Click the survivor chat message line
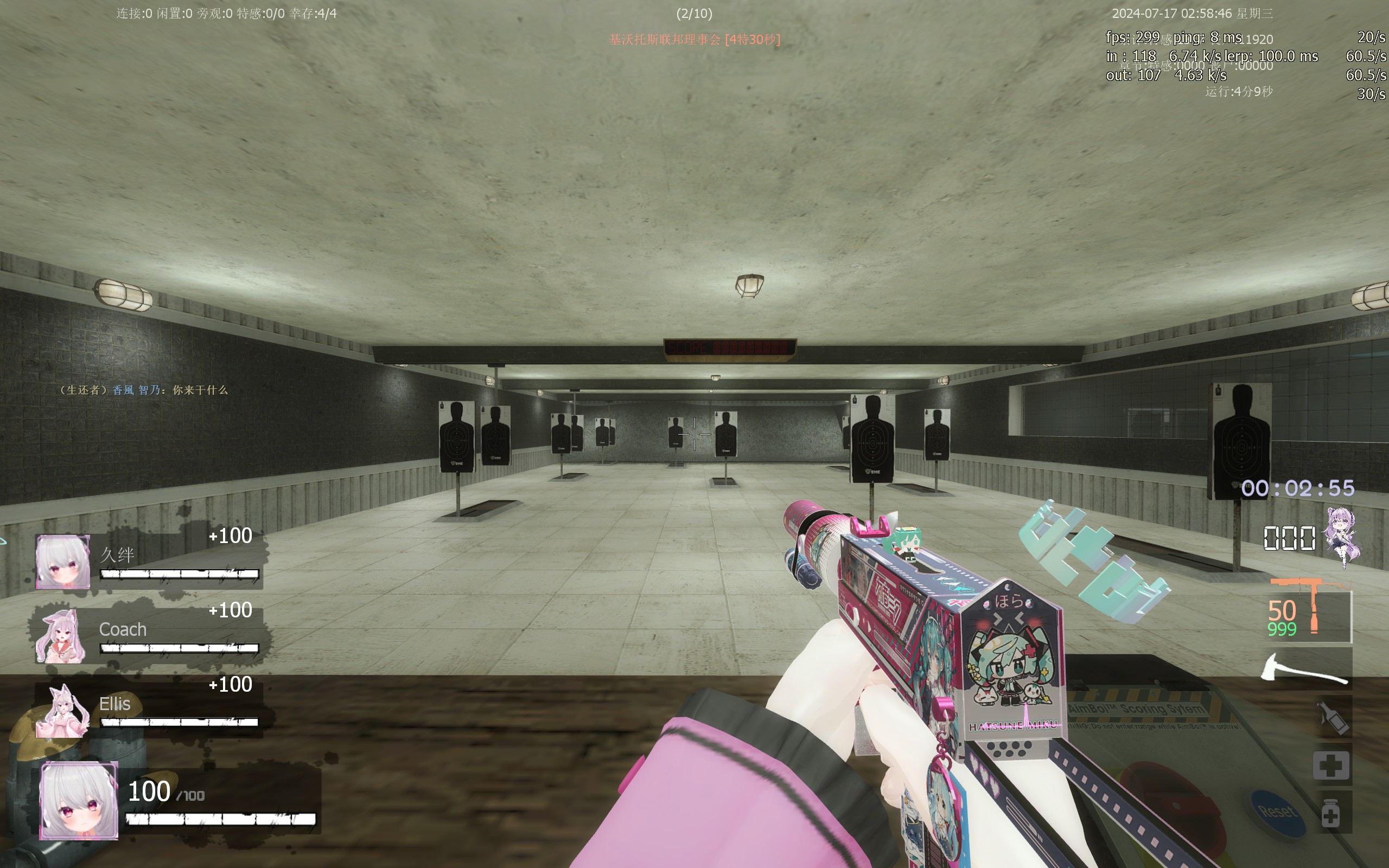Screen dimensions: 1389x868 [x=143, y=391]
